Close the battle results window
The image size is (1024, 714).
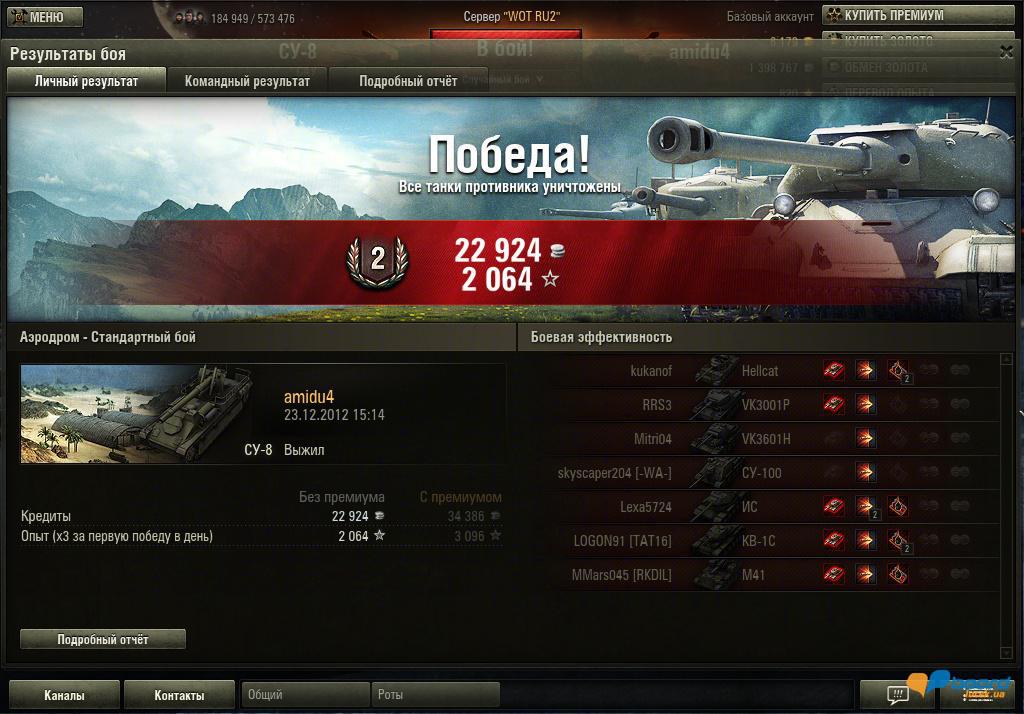[1006, 52]
